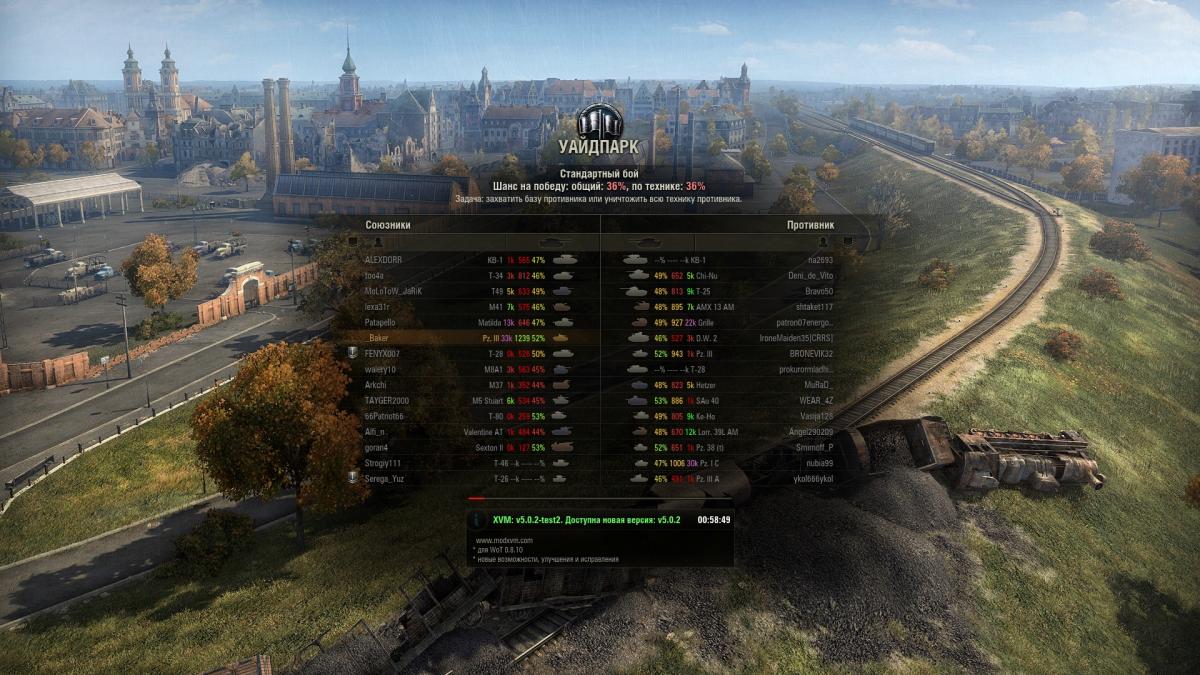
Task: Select enemy Deni_de_Vito's Chi-Nu row
Action: point(730,276)
